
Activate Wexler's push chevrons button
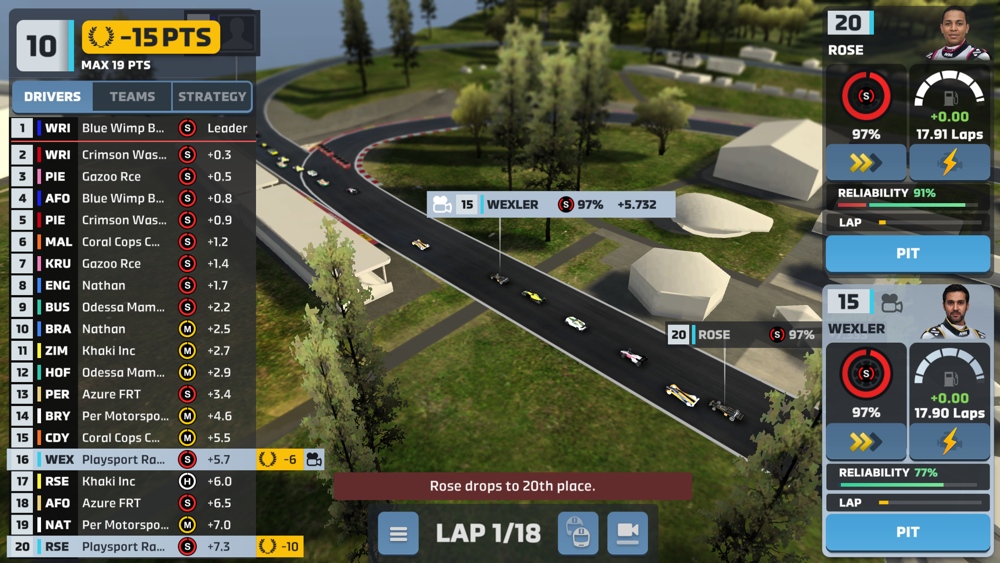pyautogui.click(x=866, y=441)
